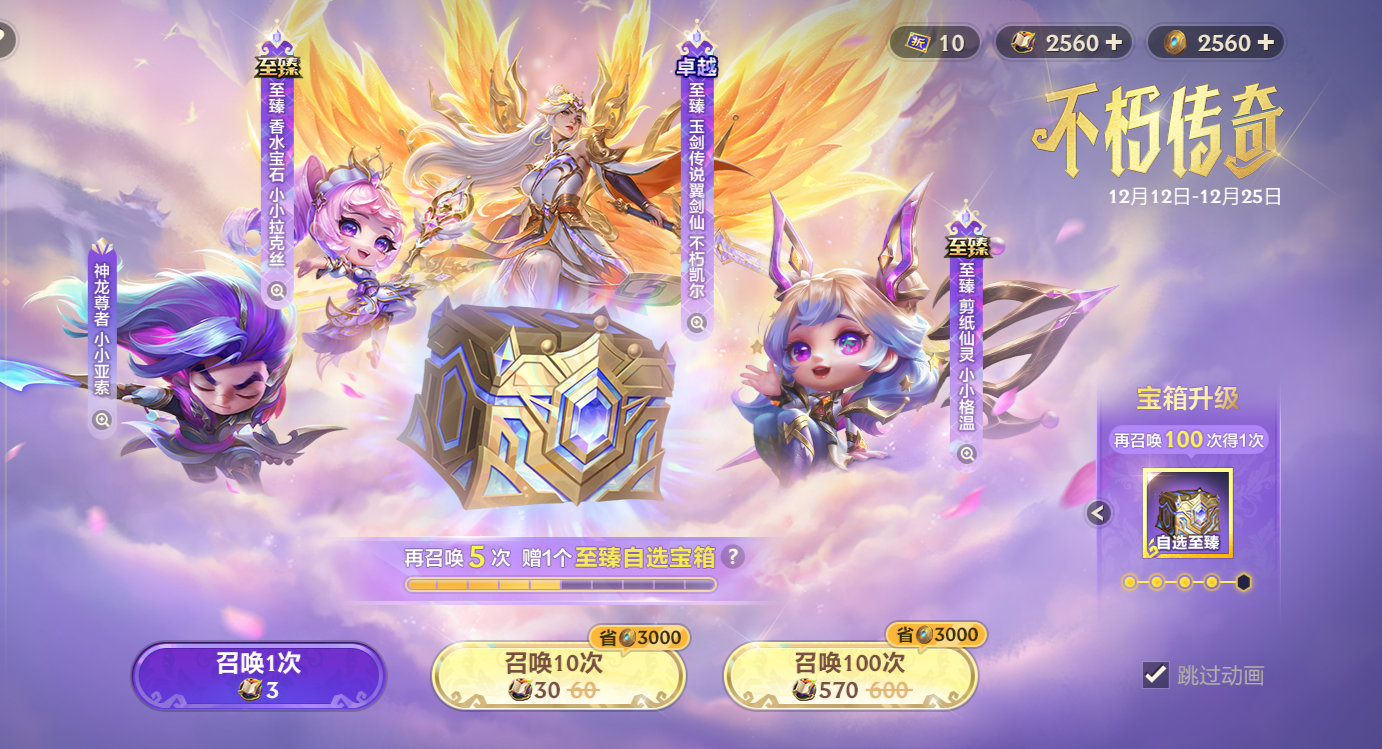Choose the 召唤10次 summon button
Image resolution: width=1382 pixels, height=749 pixels.
pos(558,675)
